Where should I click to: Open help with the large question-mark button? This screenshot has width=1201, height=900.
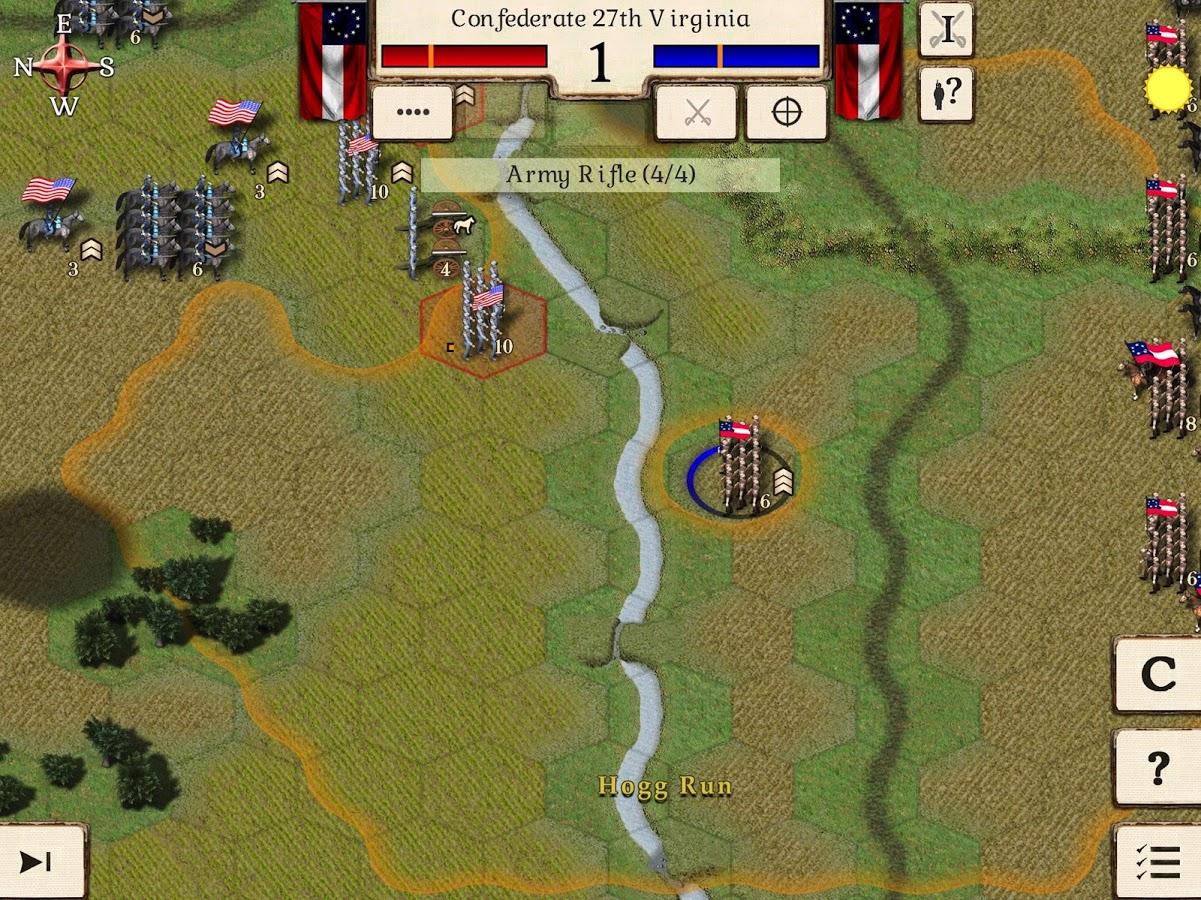tap(1158, 767)
